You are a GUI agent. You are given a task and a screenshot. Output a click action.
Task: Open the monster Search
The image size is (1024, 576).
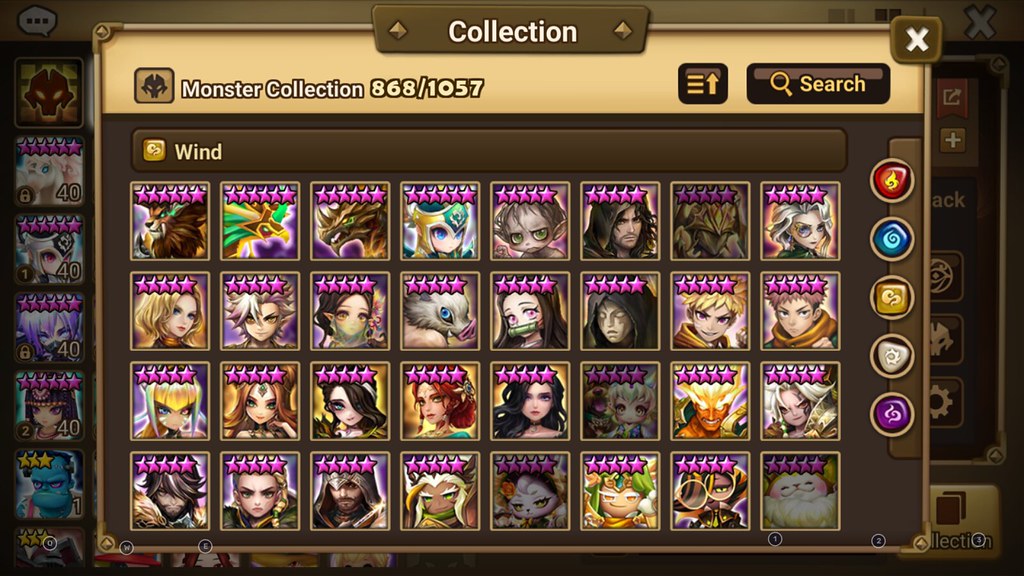(x=818, y=84)
